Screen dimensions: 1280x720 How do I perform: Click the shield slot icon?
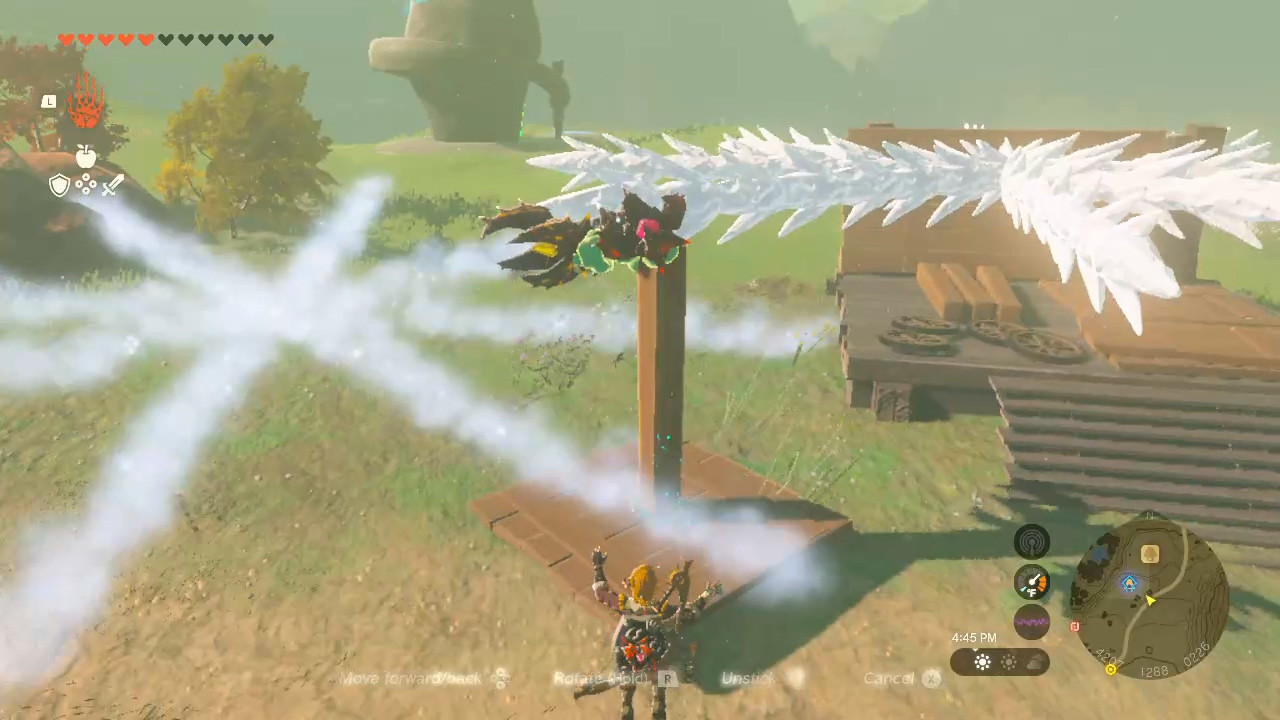58,185
